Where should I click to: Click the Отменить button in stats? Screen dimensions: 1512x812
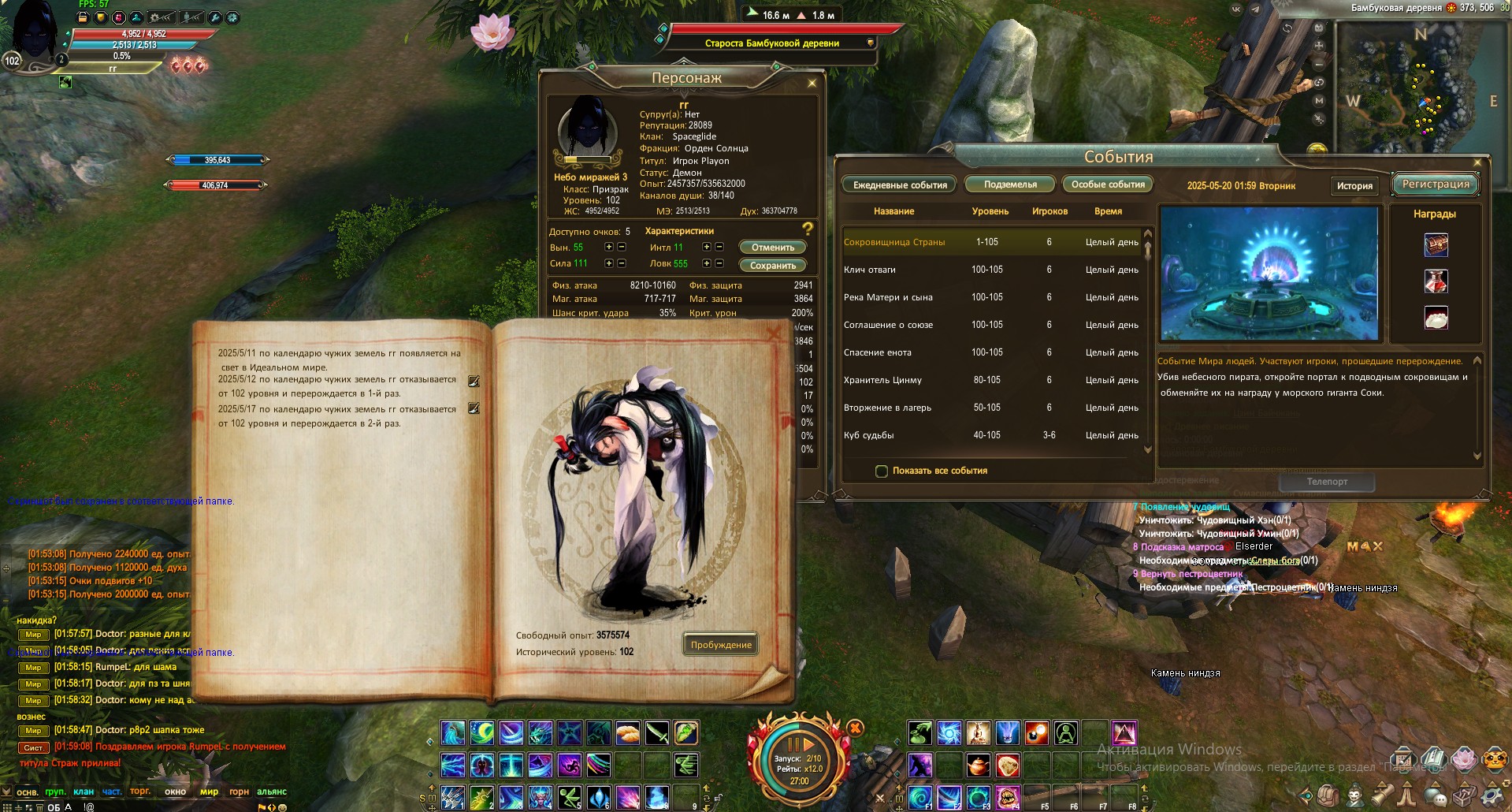click(x=772, y=248)
